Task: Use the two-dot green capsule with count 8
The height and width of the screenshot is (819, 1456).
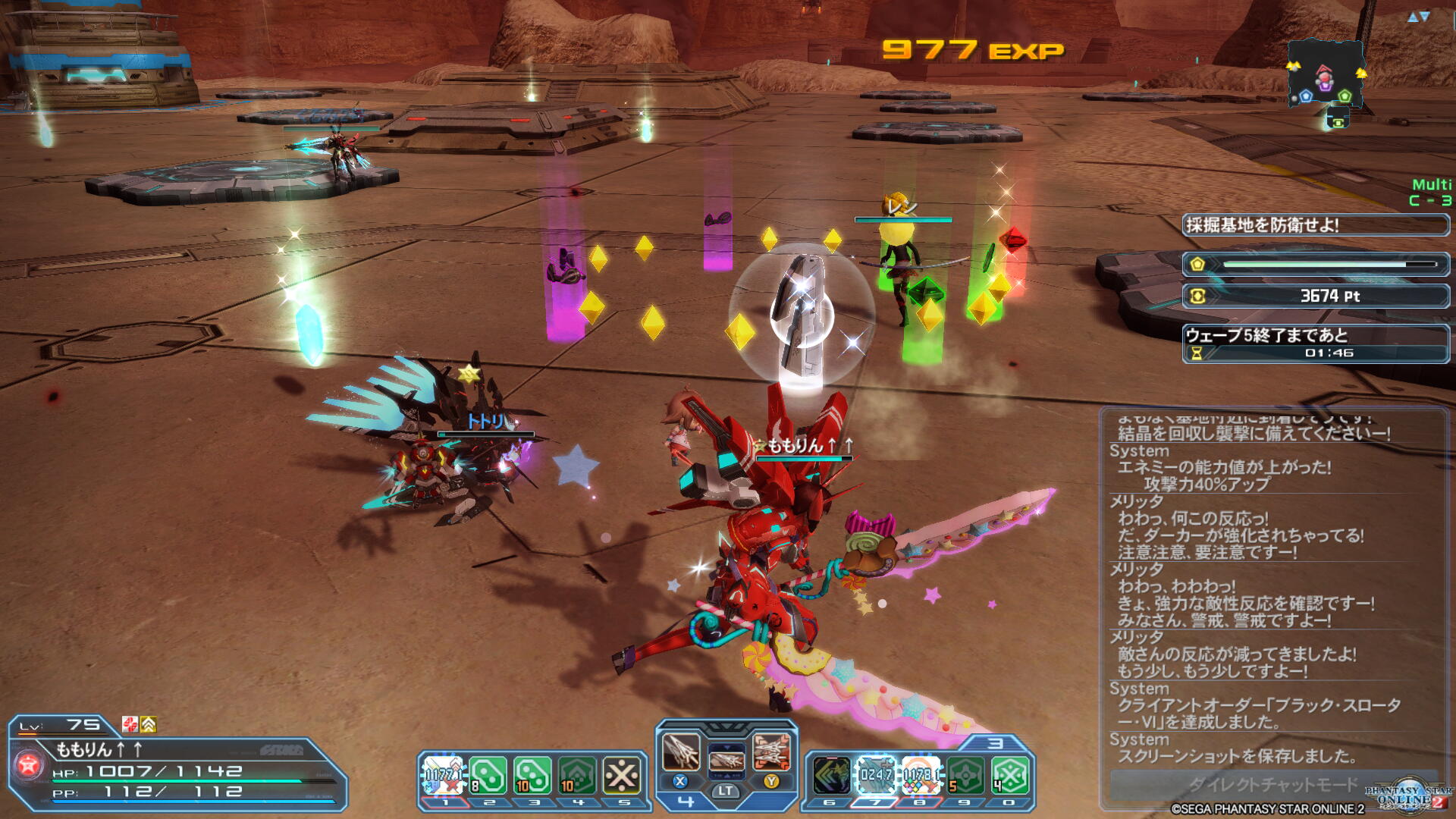Action: click(x=488, y=776)
